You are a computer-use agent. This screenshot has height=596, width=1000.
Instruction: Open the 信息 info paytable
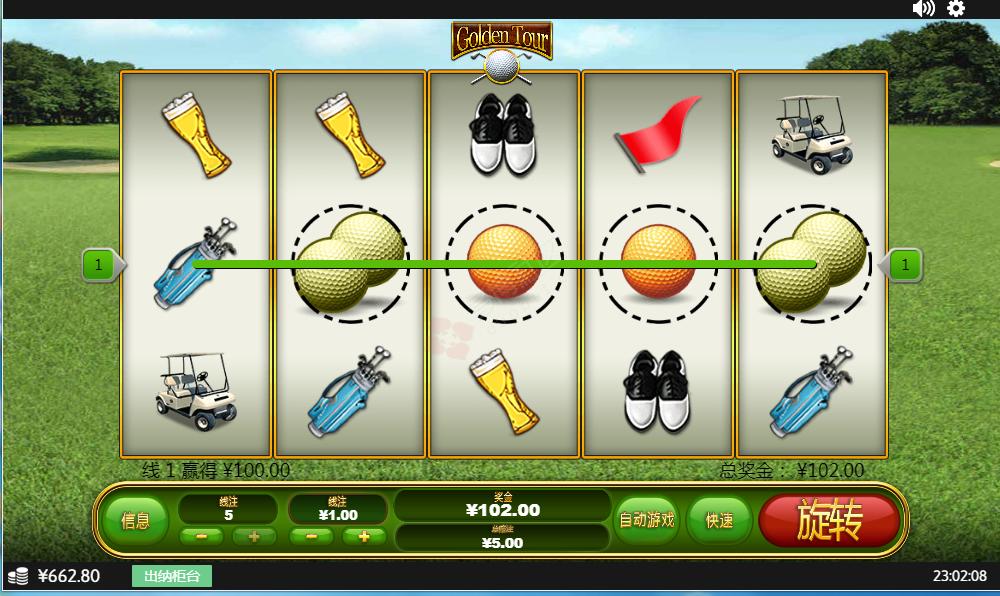(x=136, y=521)
